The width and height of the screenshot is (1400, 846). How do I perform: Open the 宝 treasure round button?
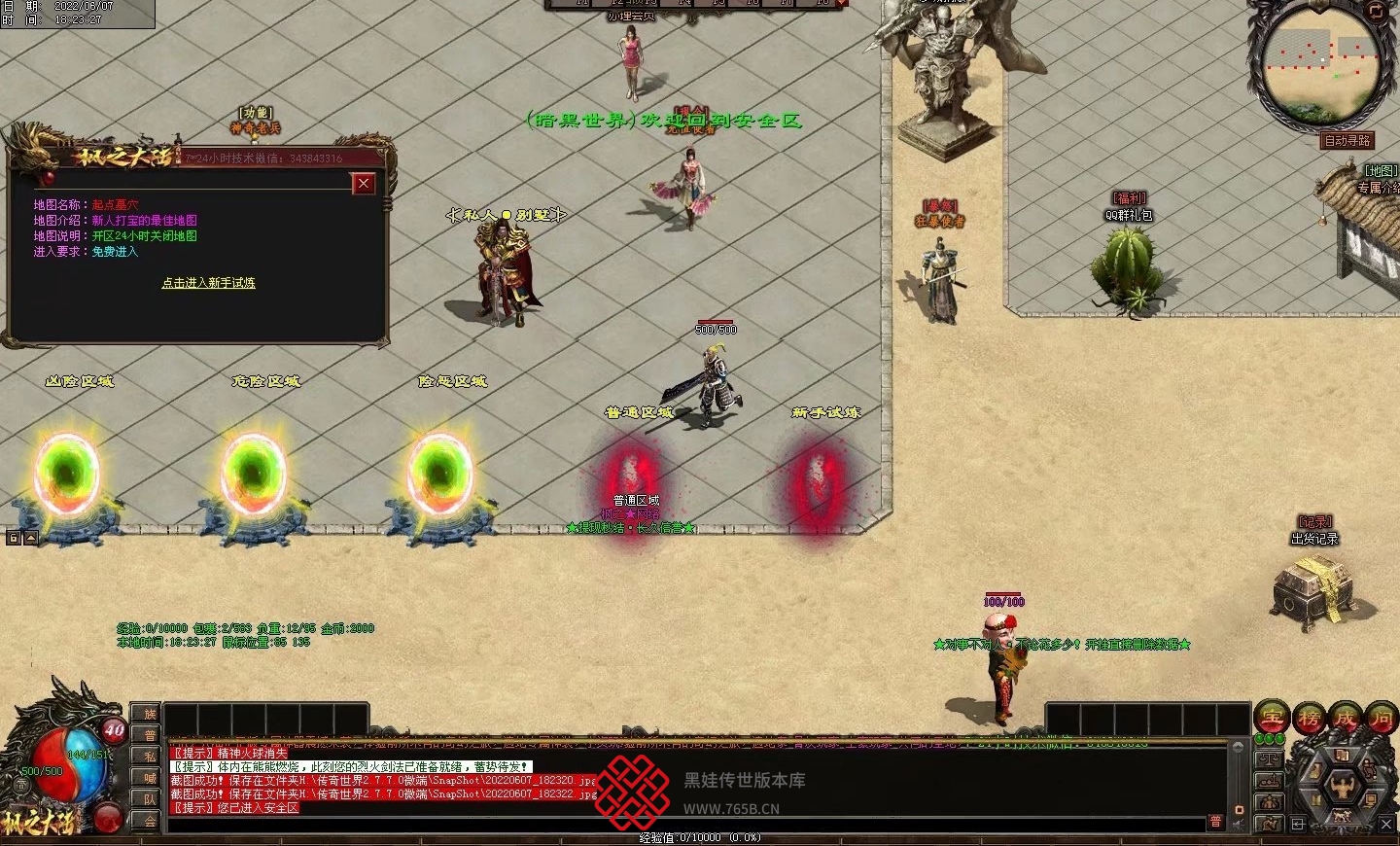1272,719
